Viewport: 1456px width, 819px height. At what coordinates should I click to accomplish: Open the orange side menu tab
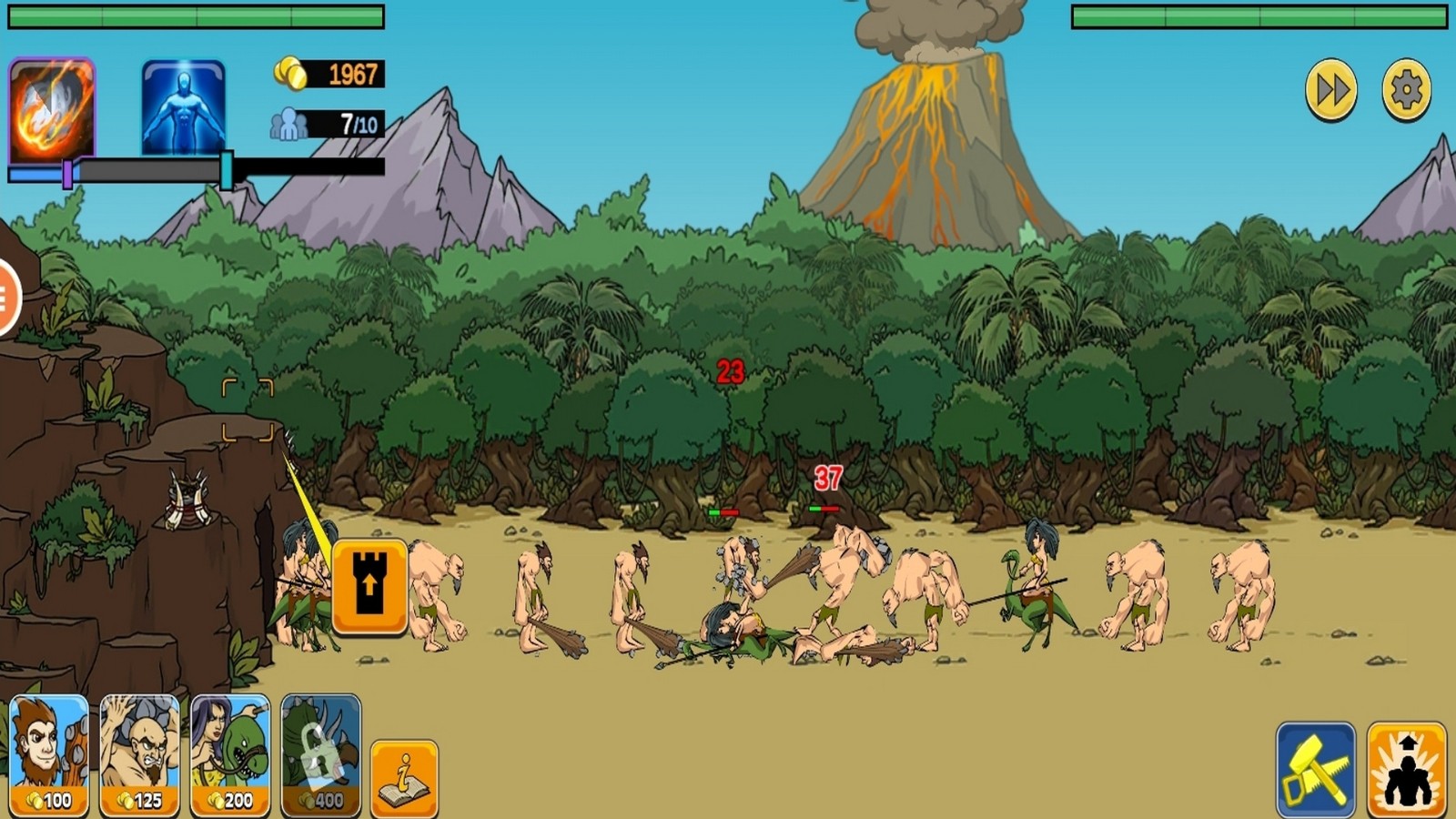[x=7, y=298]
